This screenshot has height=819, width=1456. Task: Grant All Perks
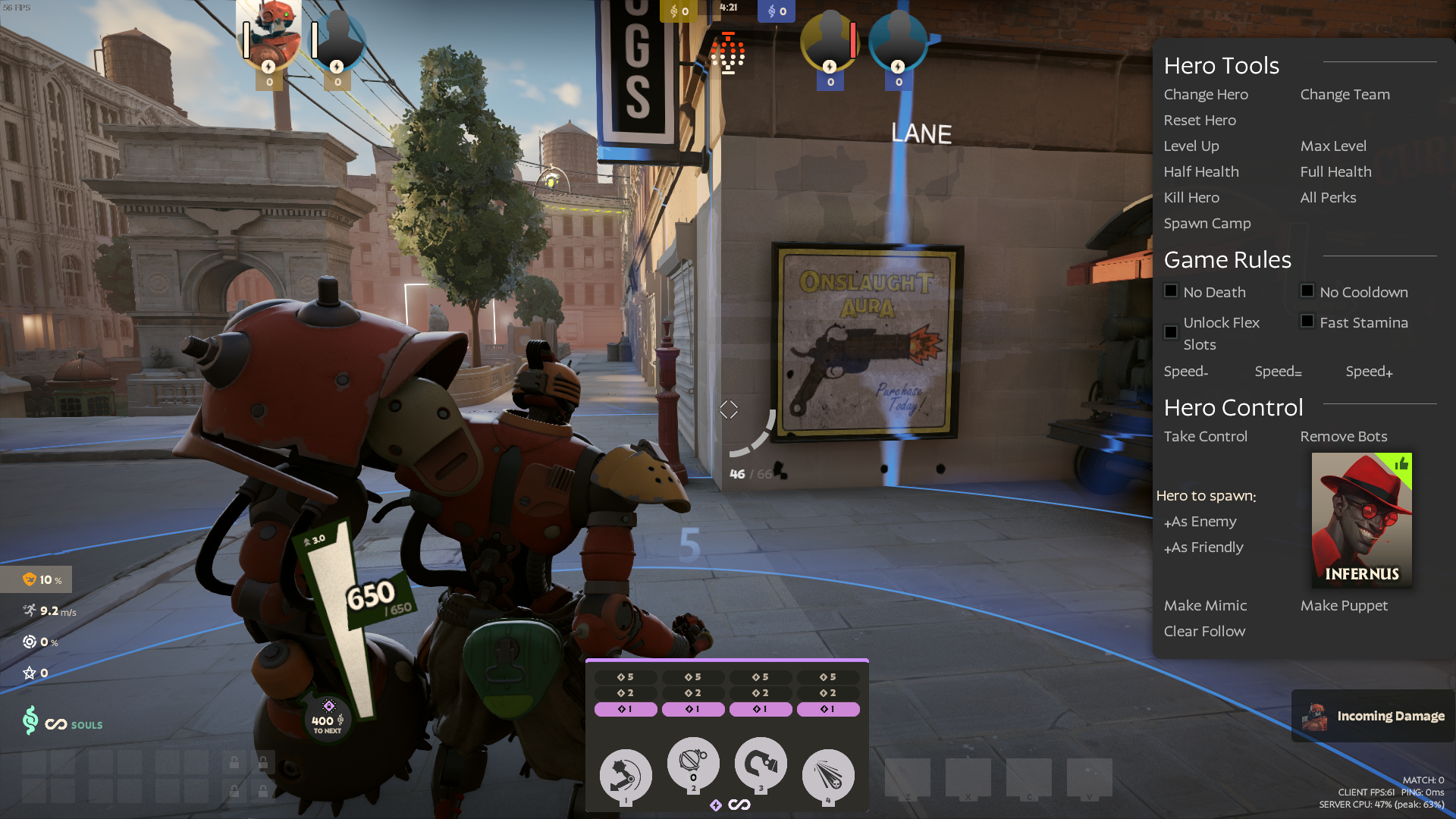click(x=1328, y=198)
